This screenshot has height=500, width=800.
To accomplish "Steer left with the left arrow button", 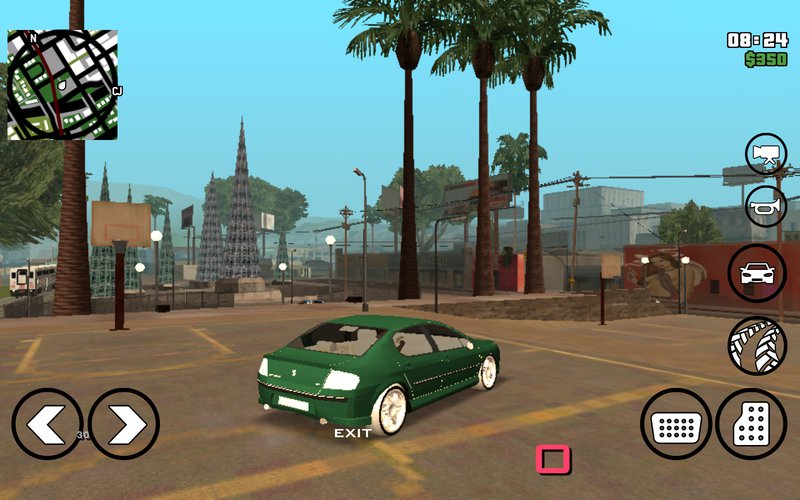I will [47, 424].
